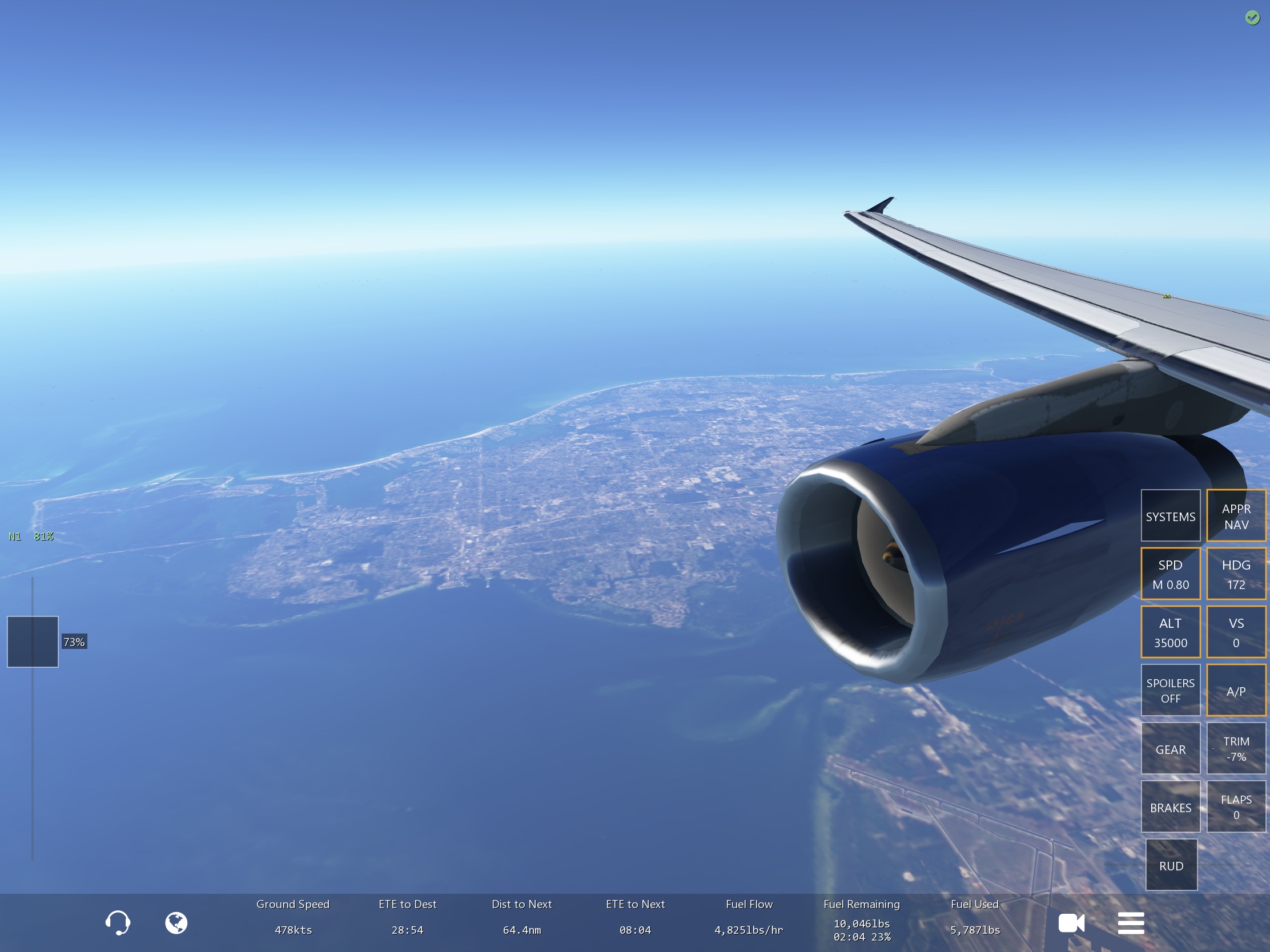Open the ATC headset communications icon
The height and width of the screenshot is (952, 1270).
(118, 923)
